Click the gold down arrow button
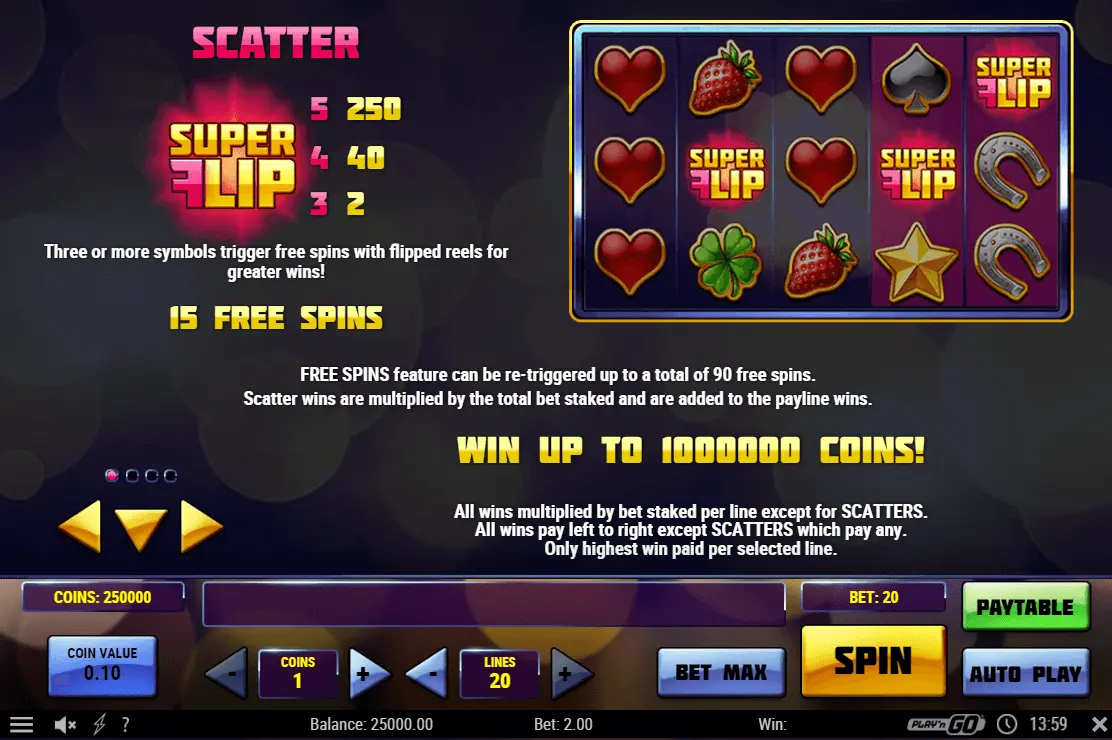The height and width of the screenshot is (740, 1112). [x=140, y=528]
